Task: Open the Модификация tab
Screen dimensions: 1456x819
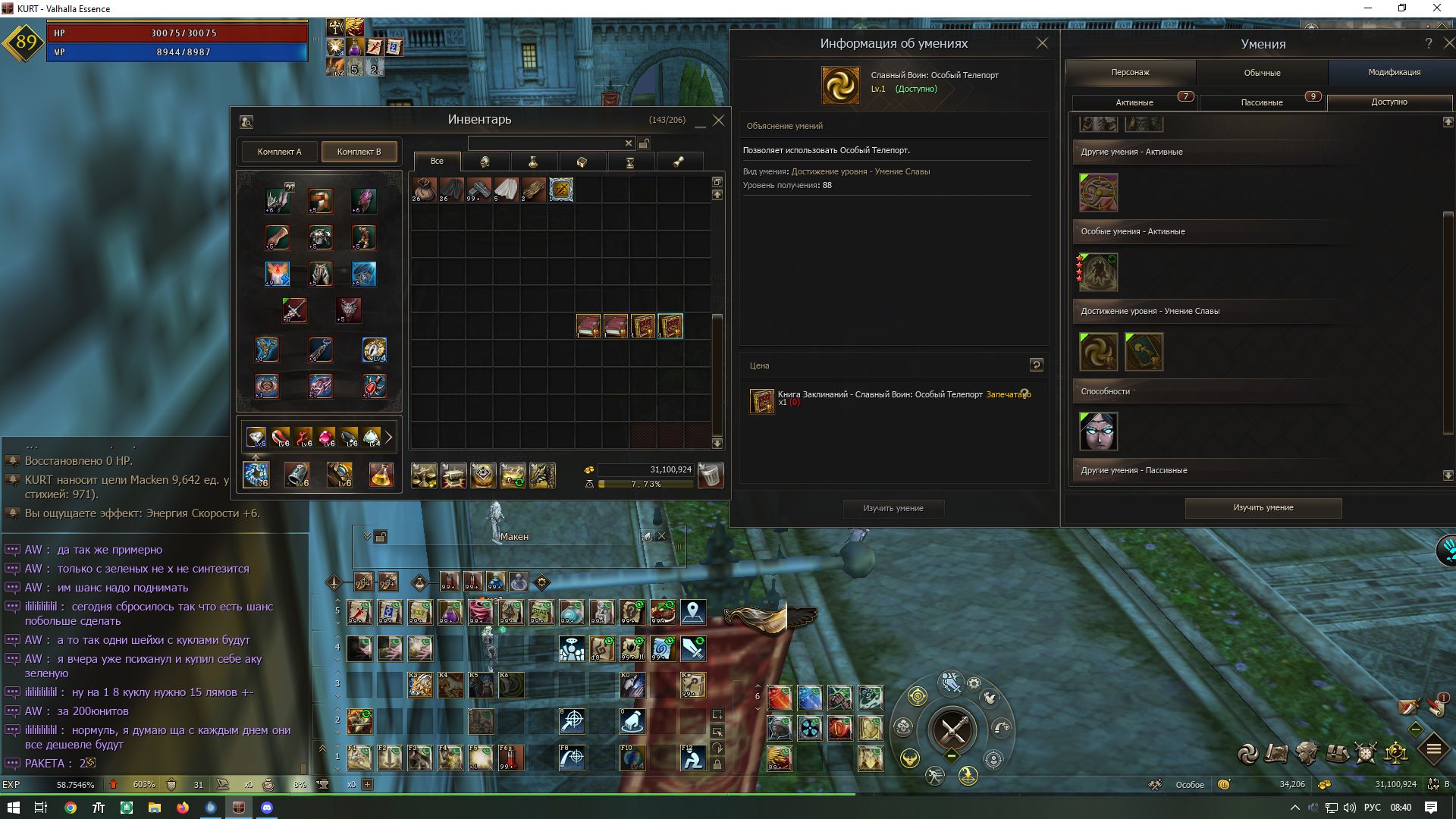Action: (x=1394, y=73)
